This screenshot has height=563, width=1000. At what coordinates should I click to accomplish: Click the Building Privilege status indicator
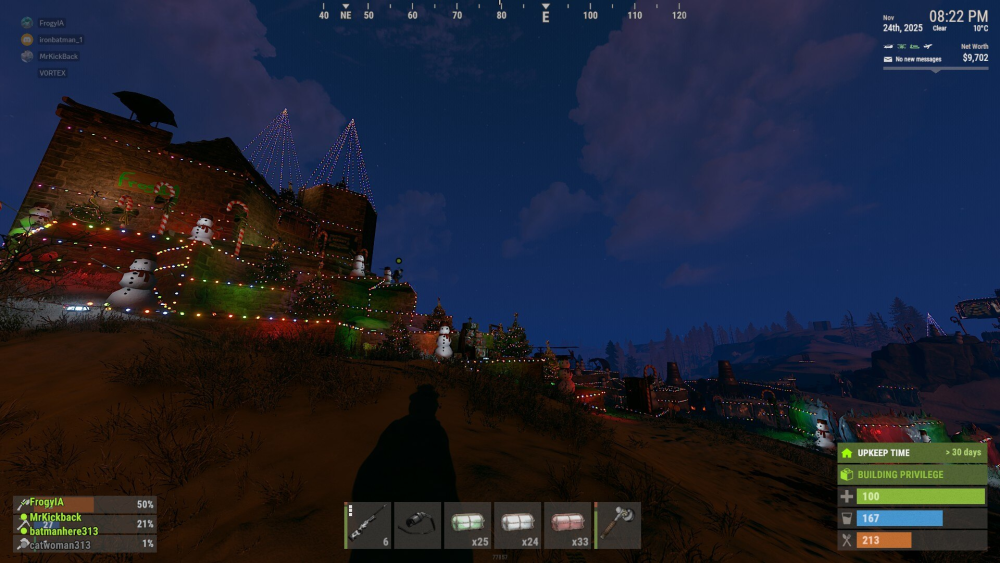tap(912, 474)
